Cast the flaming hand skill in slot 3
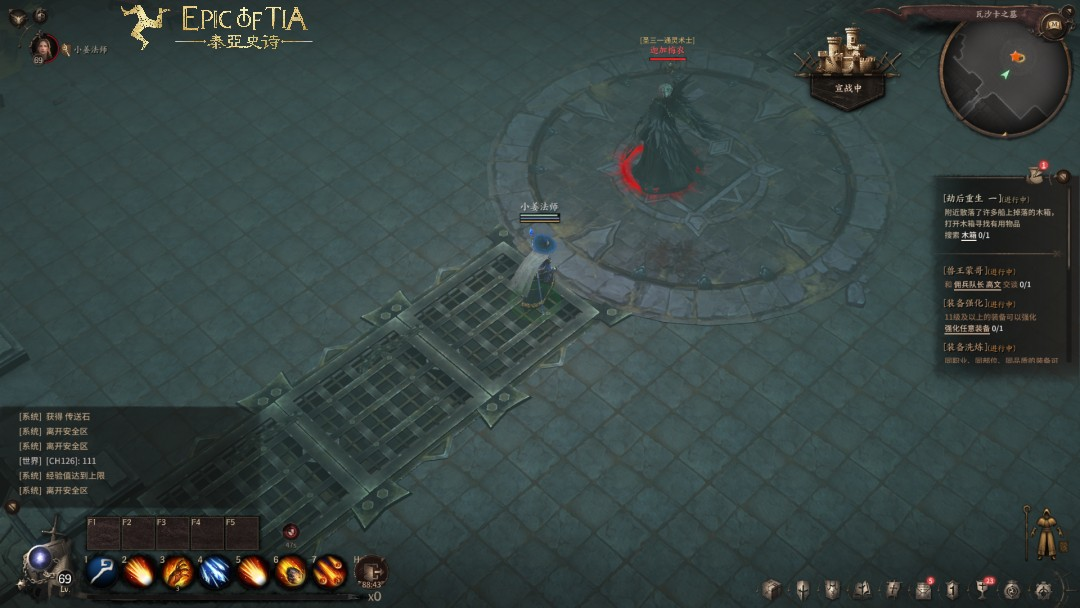Viewport: 1080px width, 608px height. (177, 571)
